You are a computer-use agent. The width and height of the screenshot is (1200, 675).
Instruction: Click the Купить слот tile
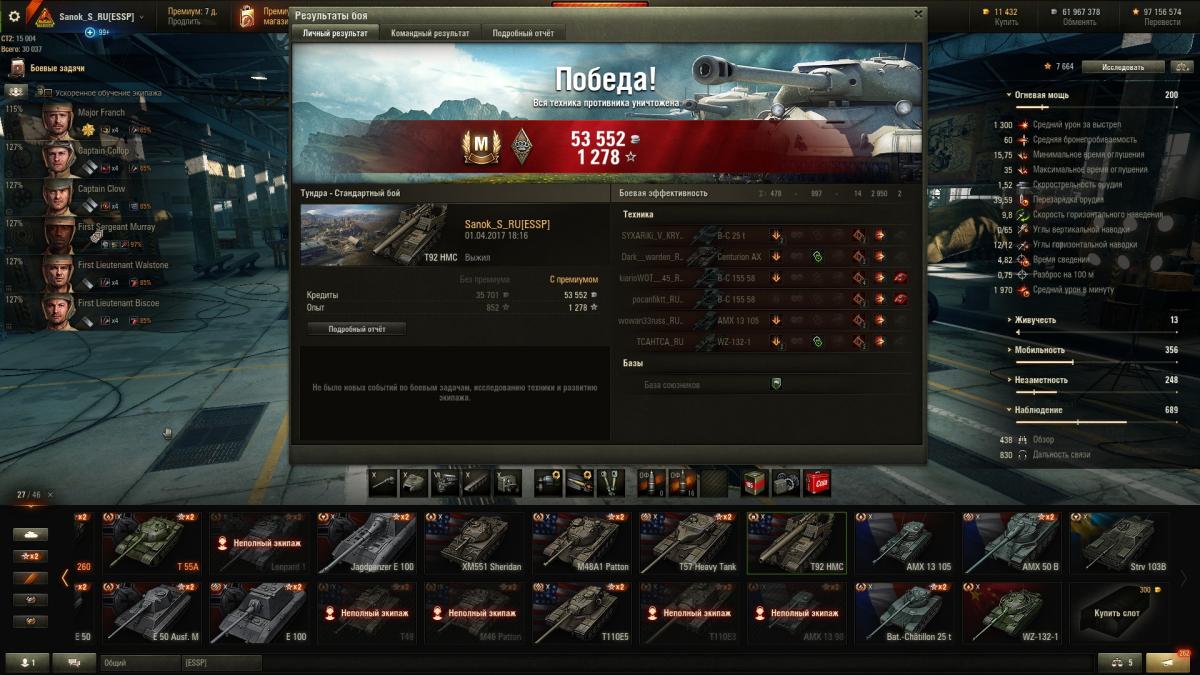click(1119, 613)
